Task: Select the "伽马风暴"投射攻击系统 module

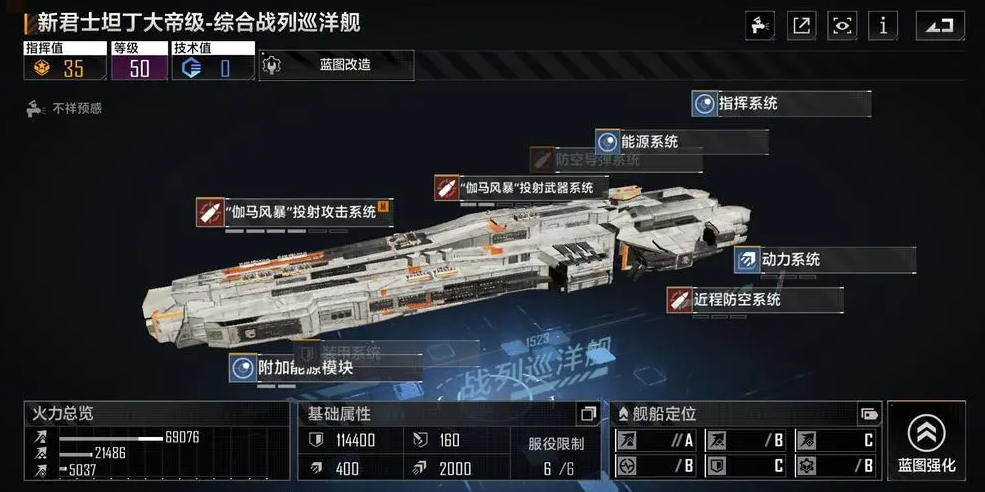Action: click(x=294, y=211)
